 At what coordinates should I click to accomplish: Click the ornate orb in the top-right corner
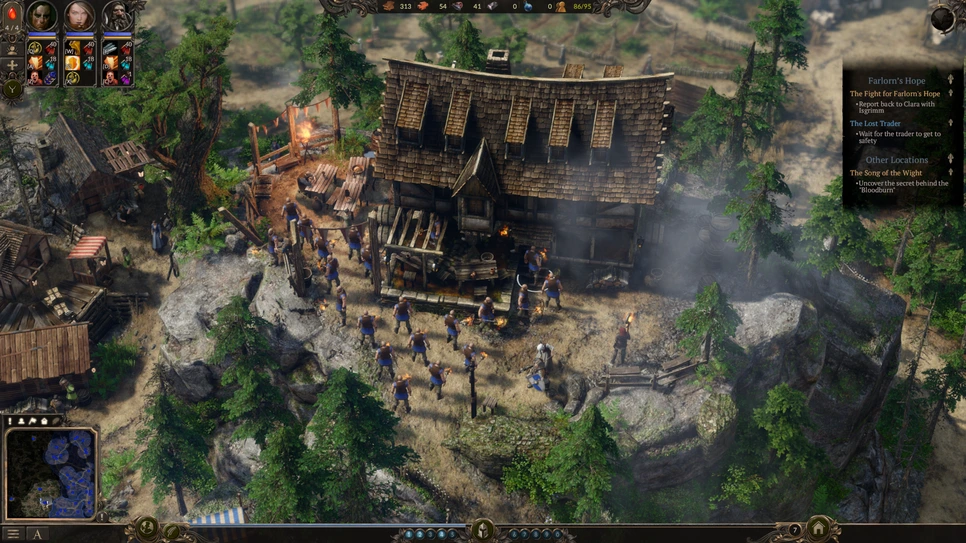[944, 17]
